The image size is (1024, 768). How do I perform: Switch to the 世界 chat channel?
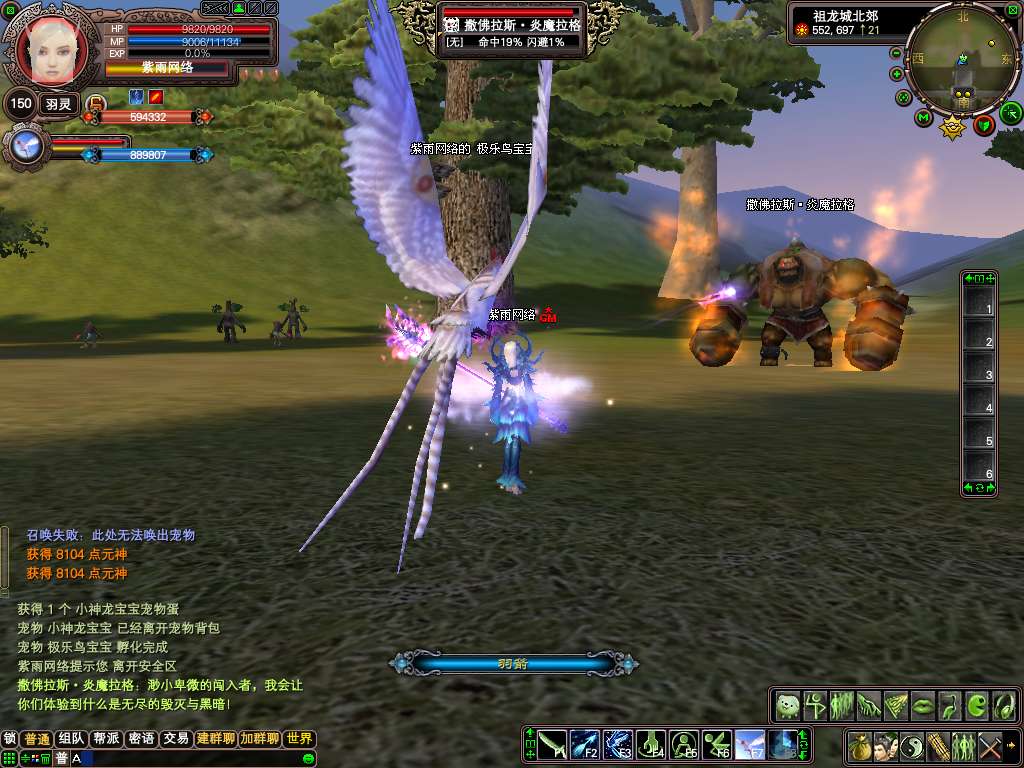pyautogui.click(x=299, y=739)
